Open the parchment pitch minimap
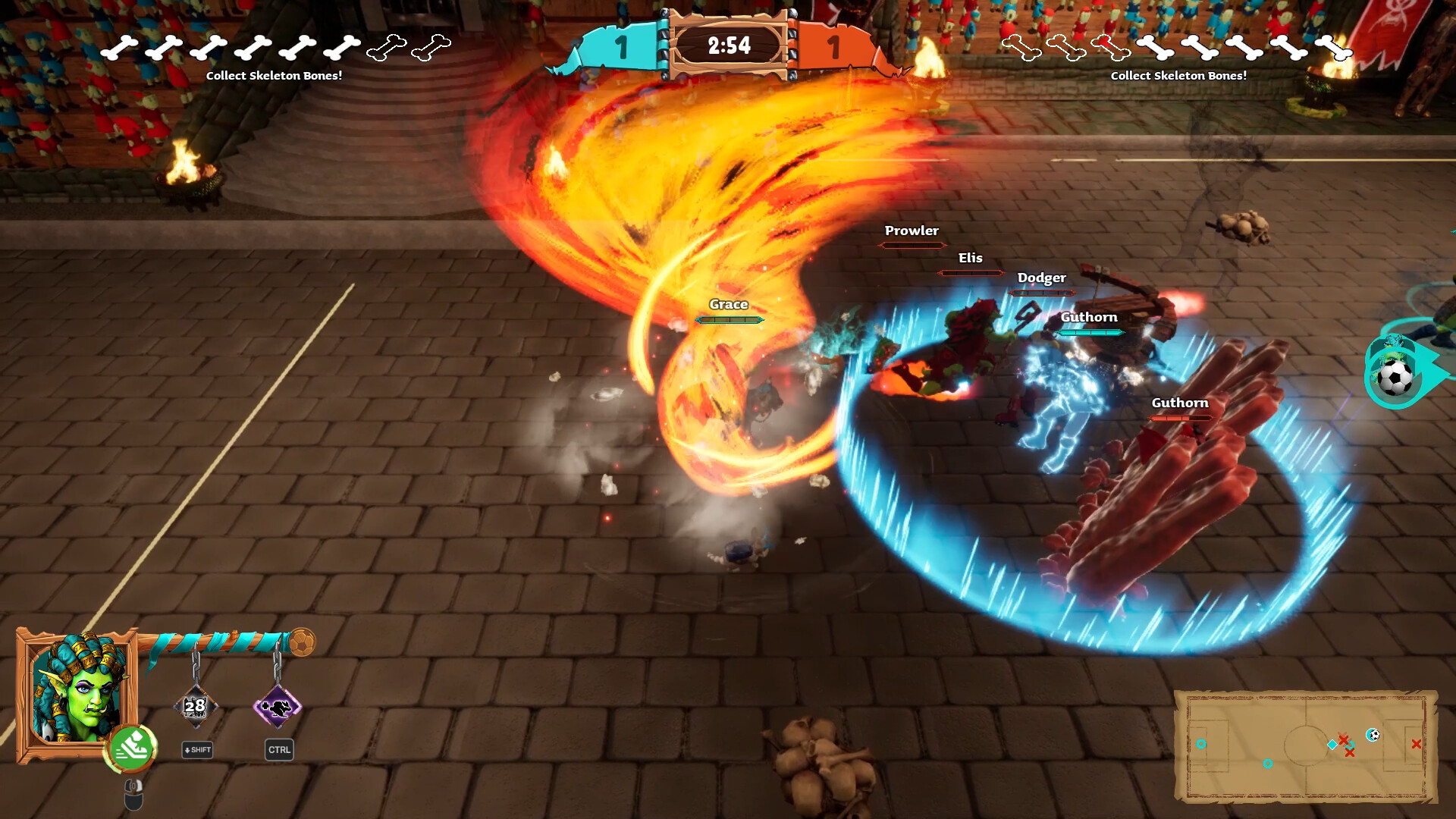This screenshot has height=819, width=1456. pyautogui.click(x=1305, y=745)
